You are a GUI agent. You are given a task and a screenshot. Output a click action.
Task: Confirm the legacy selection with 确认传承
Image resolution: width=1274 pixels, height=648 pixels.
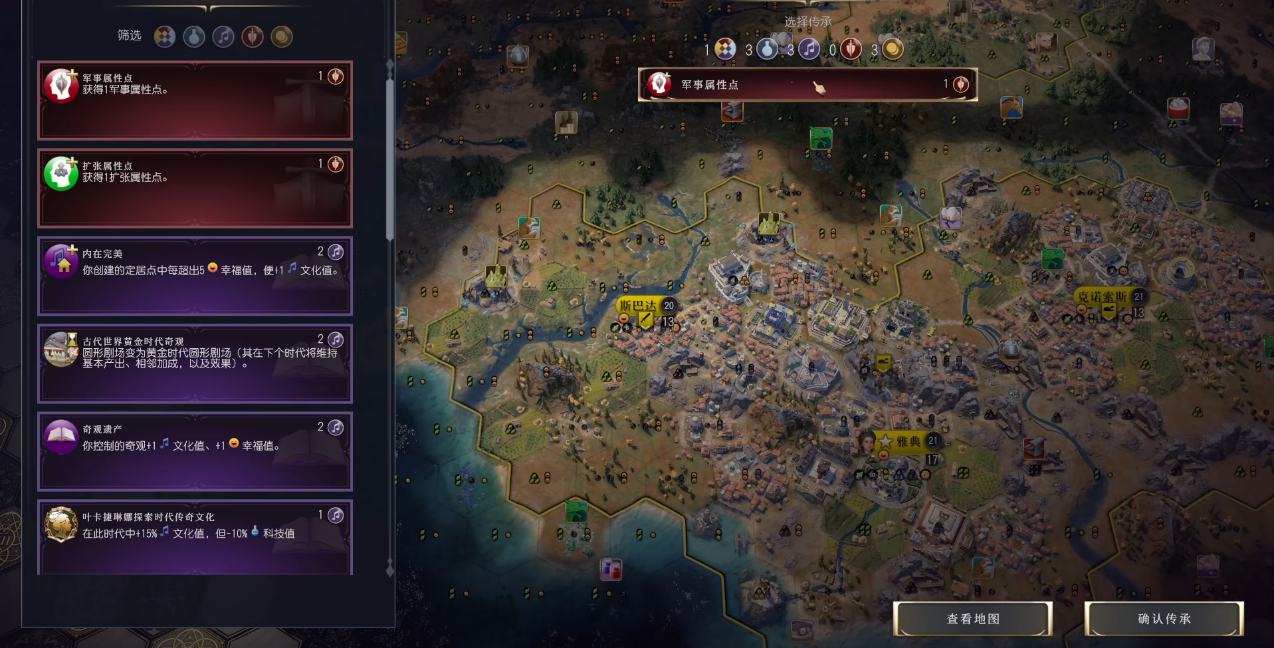[x=1164, y=619]
